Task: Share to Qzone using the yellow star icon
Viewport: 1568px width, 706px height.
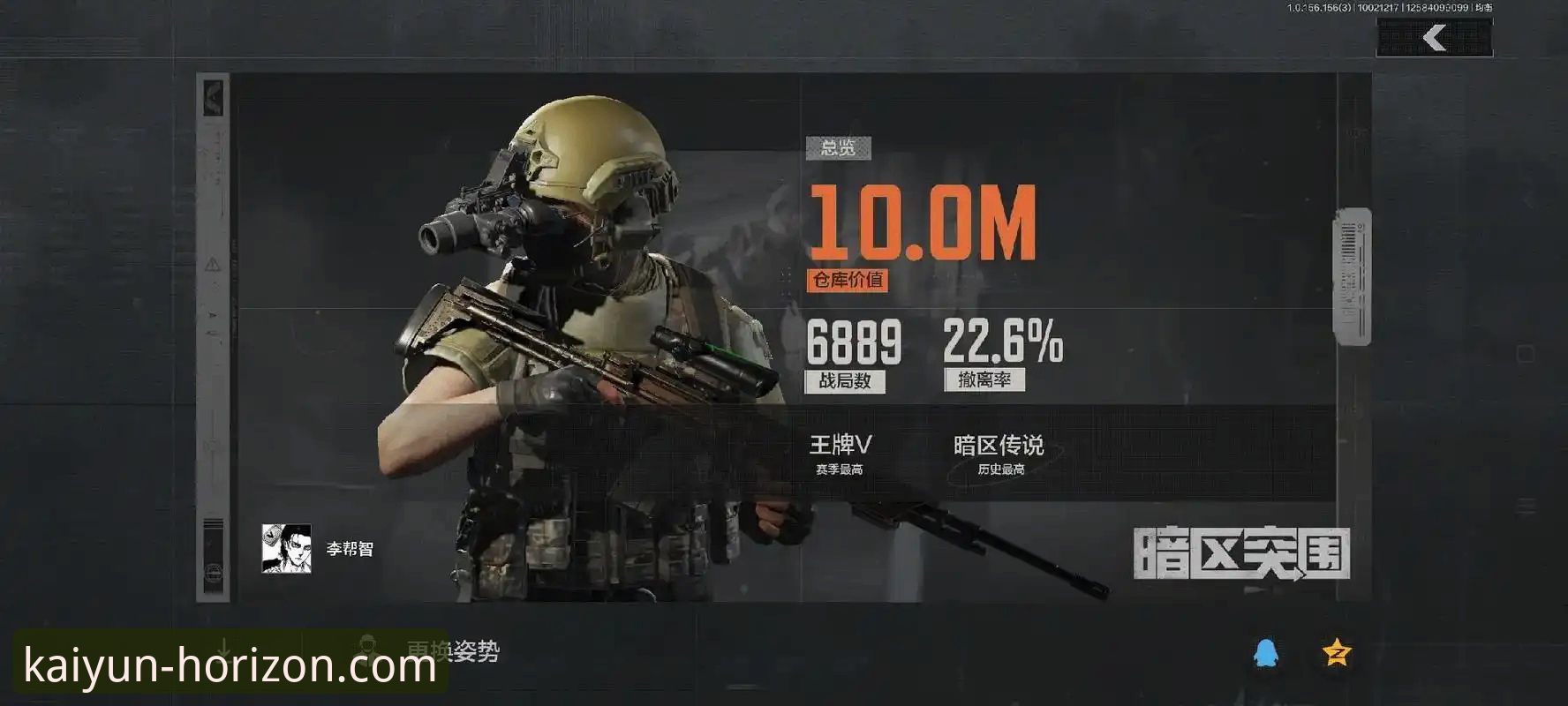Action: pyautogui.click(x=1337, y=653)
